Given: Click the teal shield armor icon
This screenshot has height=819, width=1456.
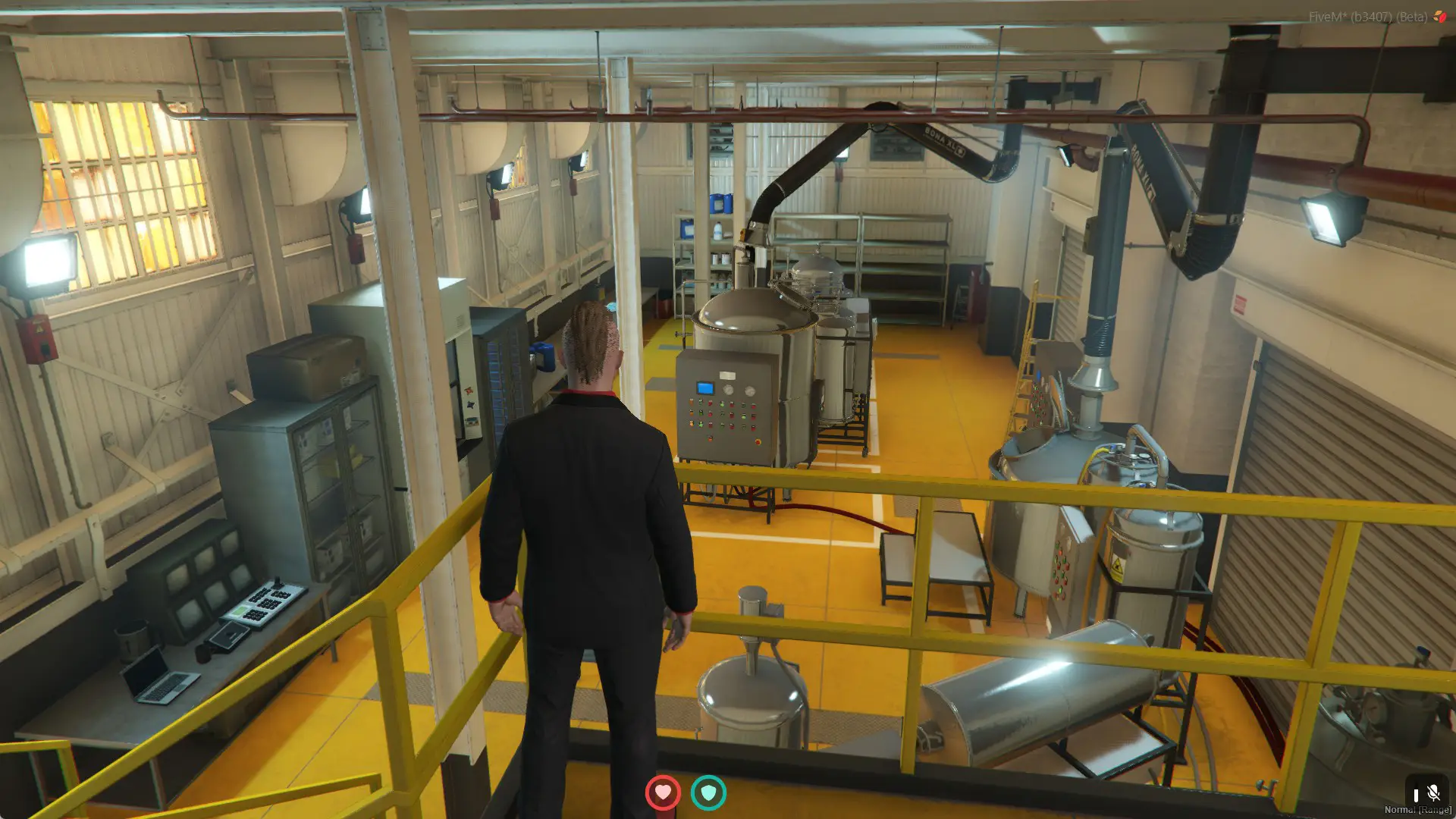Looking at the screenshot, I should pos(708,792).
